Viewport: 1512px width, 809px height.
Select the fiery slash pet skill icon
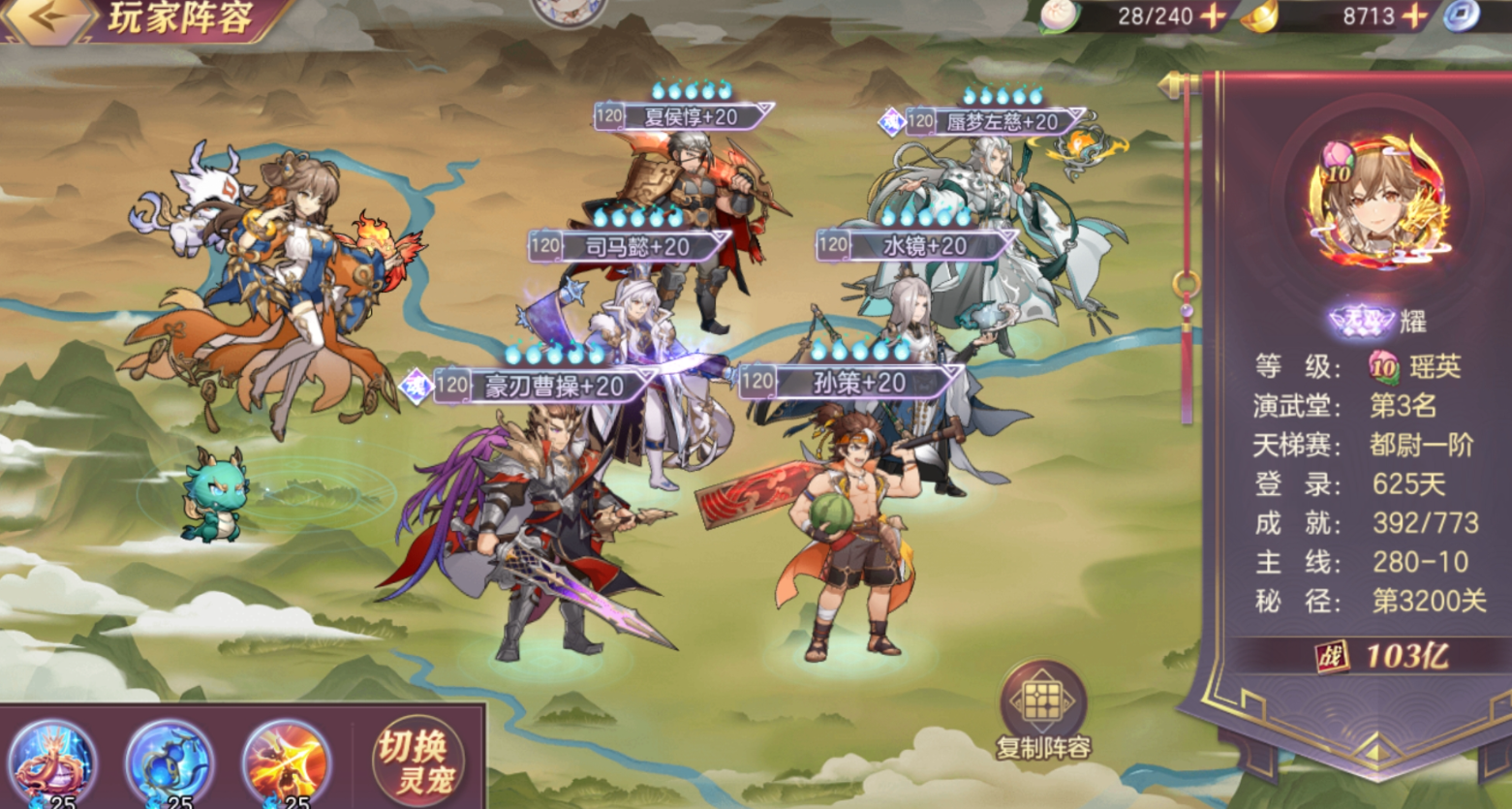coord(286,762)
